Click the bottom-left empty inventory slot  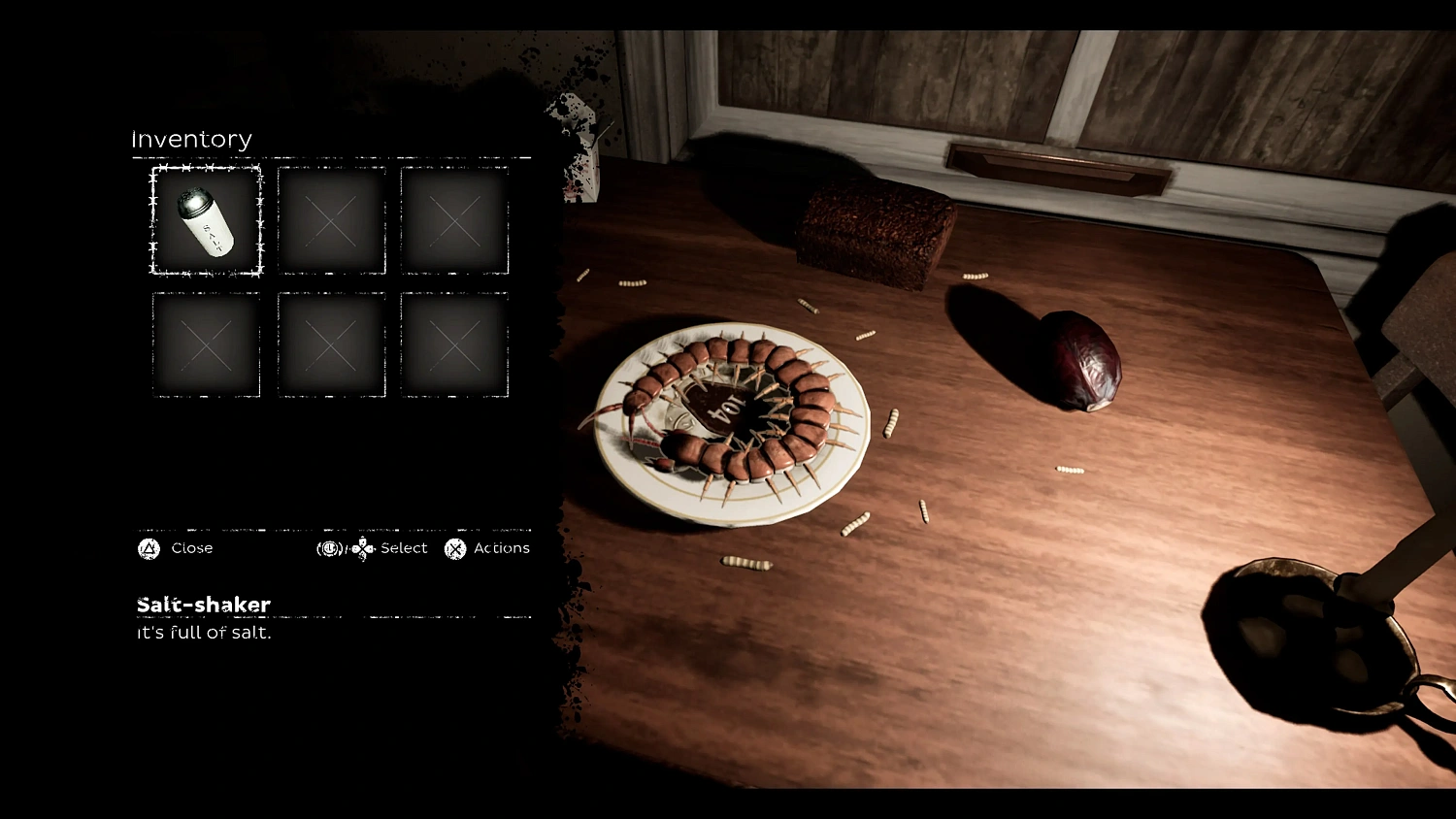pyautogui.click(x=204, y=345)
